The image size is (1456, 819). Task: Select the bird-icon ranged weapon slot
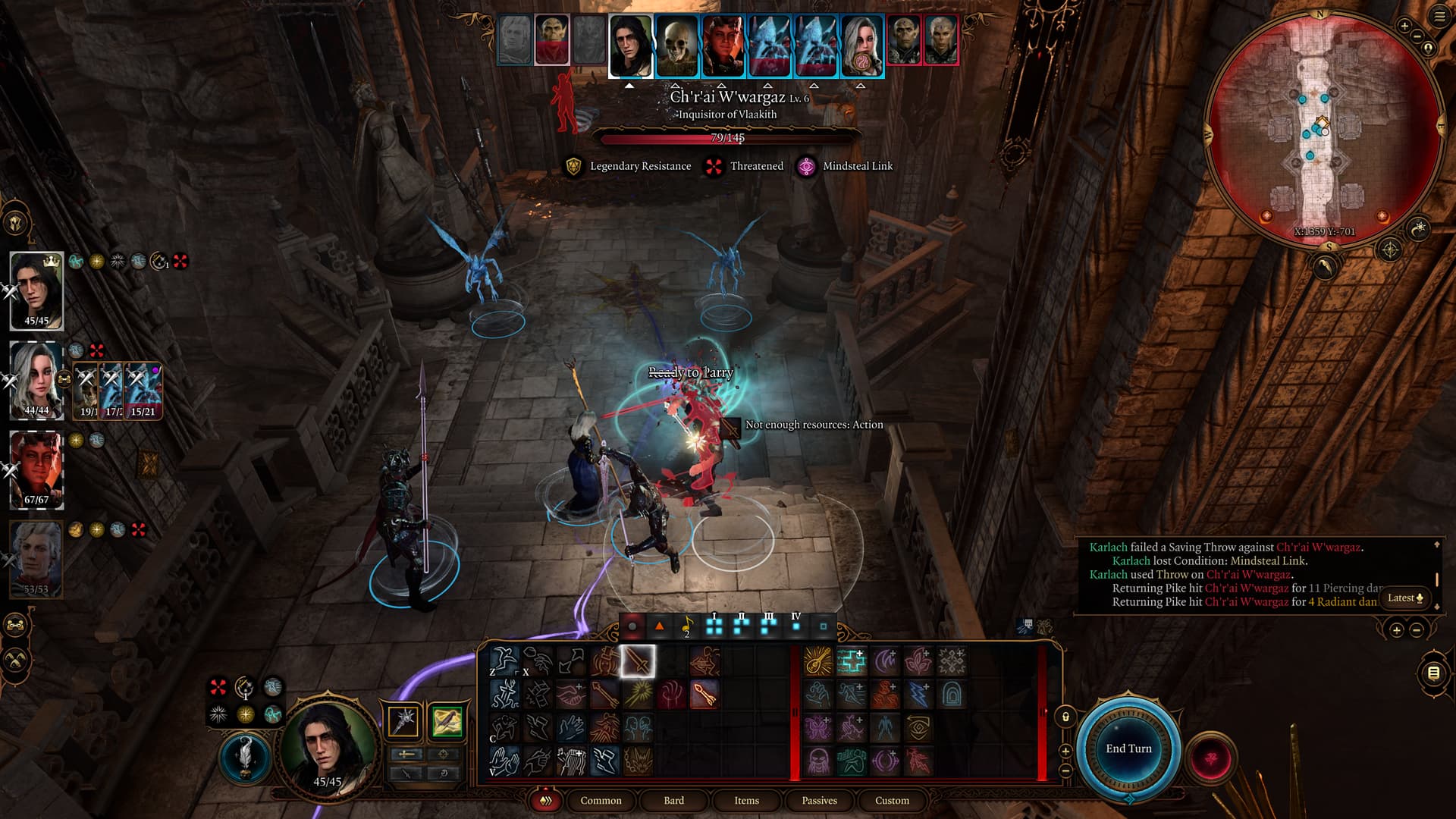(446, 720)
